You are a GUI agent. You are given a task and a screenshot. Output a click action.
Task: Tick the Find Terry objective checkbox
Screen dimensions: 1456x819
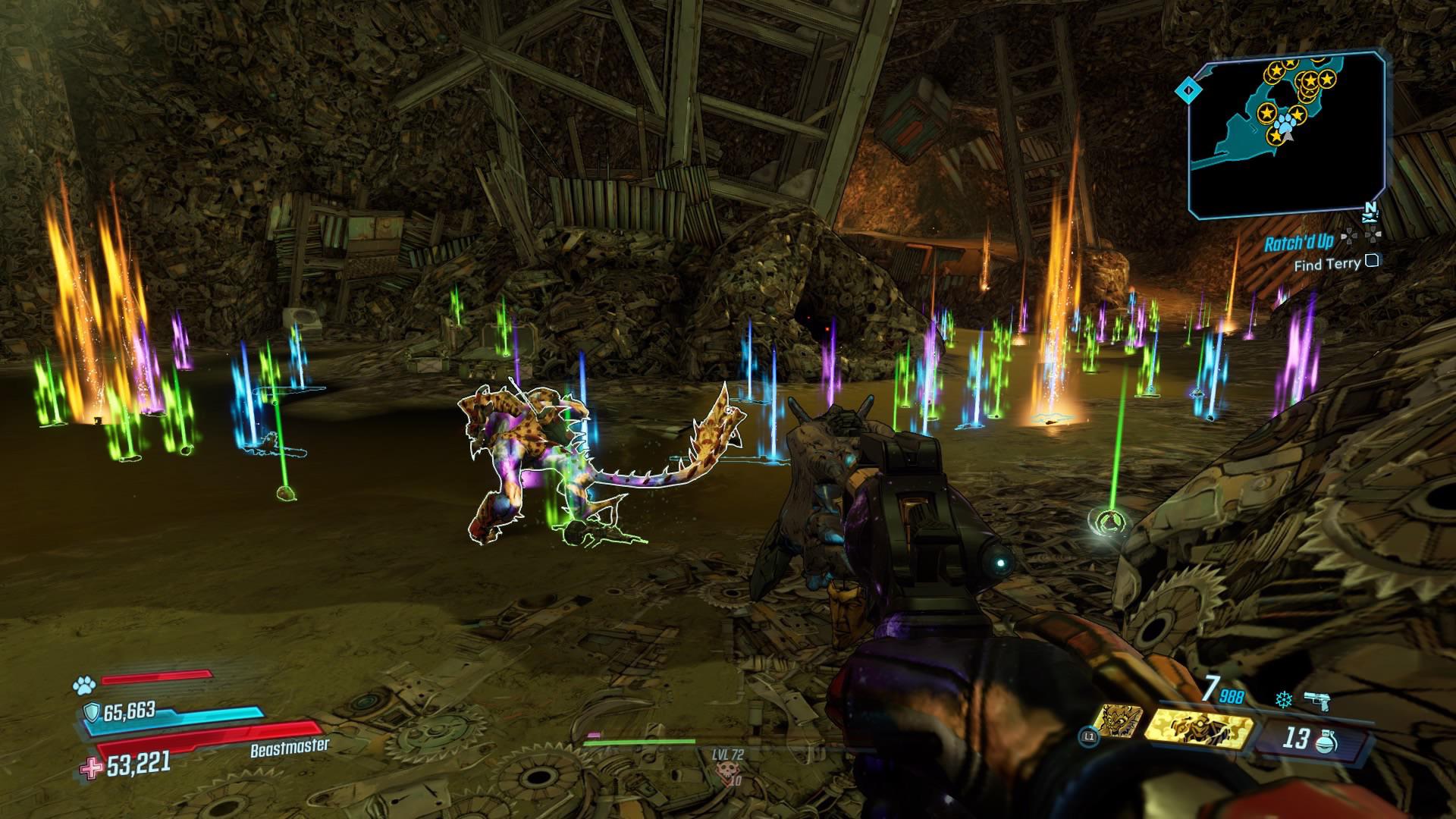pos(1371,262)
